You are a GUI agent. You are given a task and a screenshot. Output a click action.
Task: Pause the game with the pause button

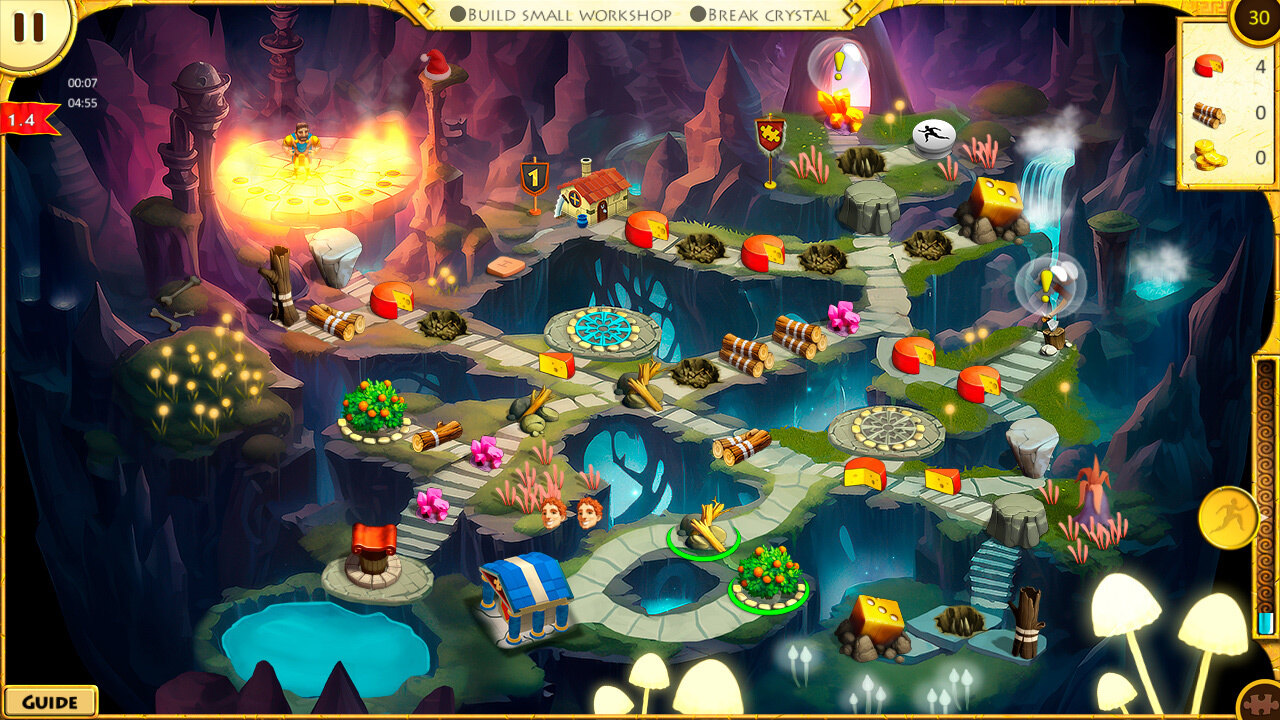(x=28, y=27)
